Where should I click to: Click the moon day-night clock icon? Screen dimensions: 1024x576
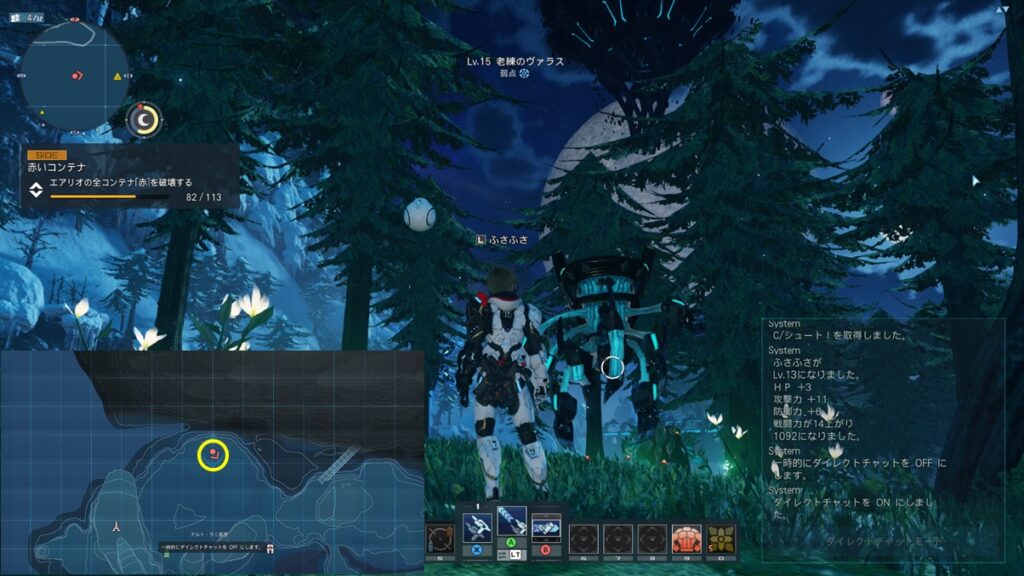pyautogui.click(x=146, y=120)
